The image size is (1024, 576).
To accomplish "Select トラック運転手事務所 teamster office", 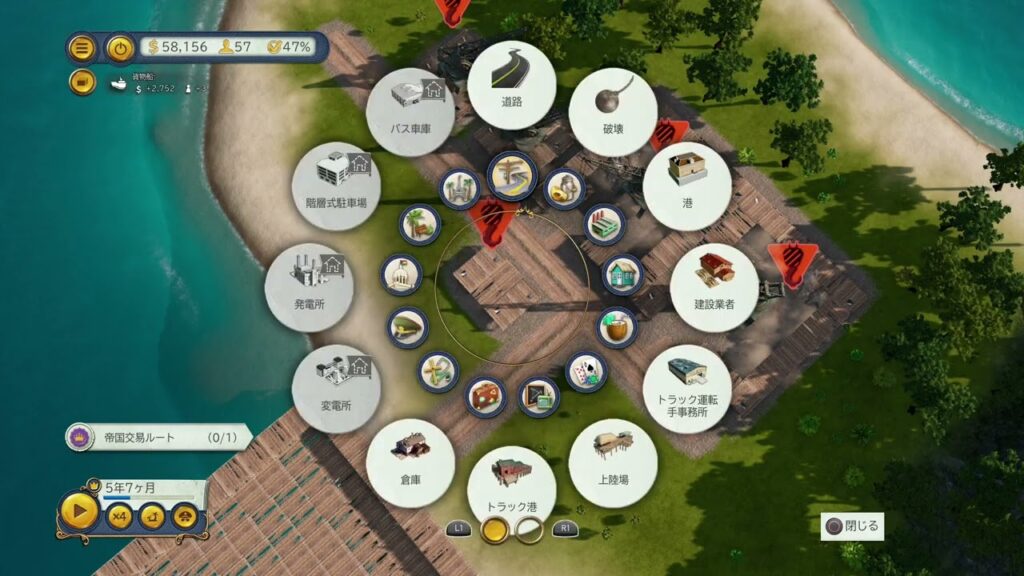I will pos(687,388).
